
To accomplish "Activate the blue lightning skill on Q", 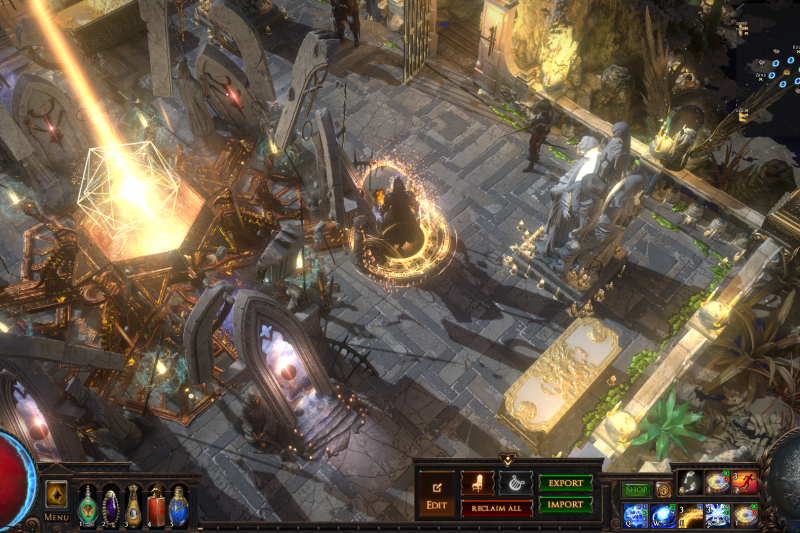I will click(635, 515).
